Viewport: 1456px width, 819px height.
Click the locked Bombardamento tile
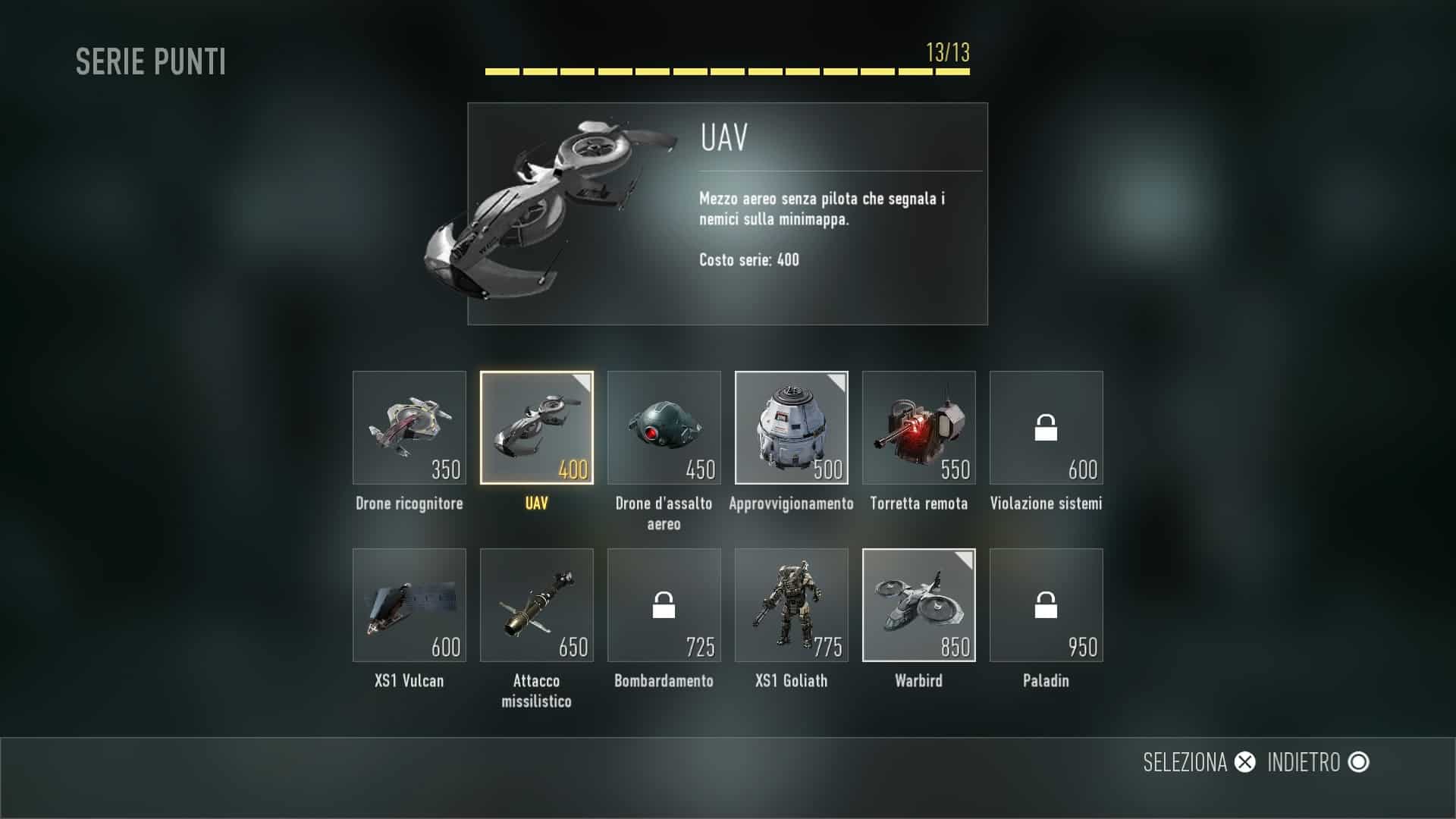pyautogui.click(x=664, y=605)
